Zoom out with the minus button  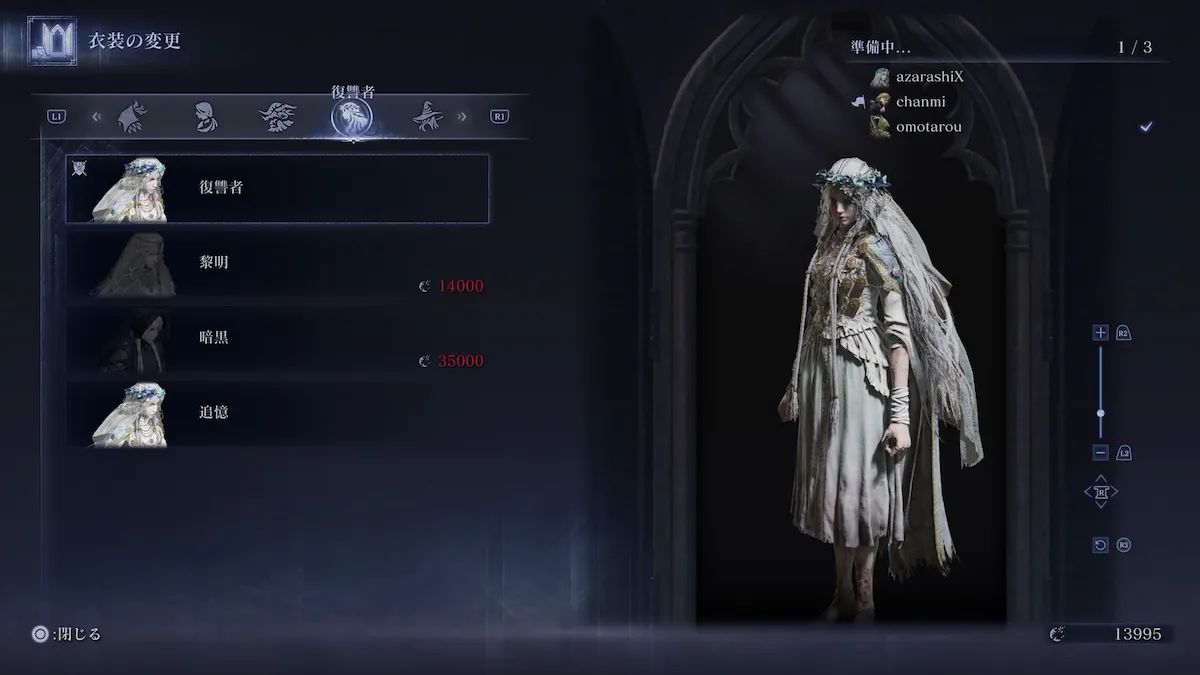click(x=1101, y=452)
